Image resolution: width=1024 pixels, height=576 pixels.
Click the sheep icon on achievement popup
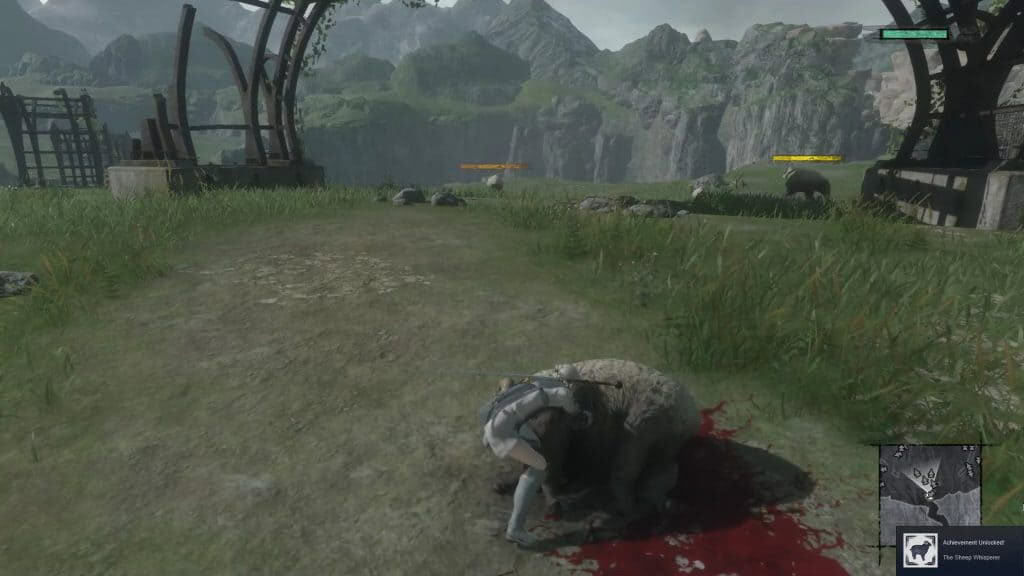pos(919,551)
